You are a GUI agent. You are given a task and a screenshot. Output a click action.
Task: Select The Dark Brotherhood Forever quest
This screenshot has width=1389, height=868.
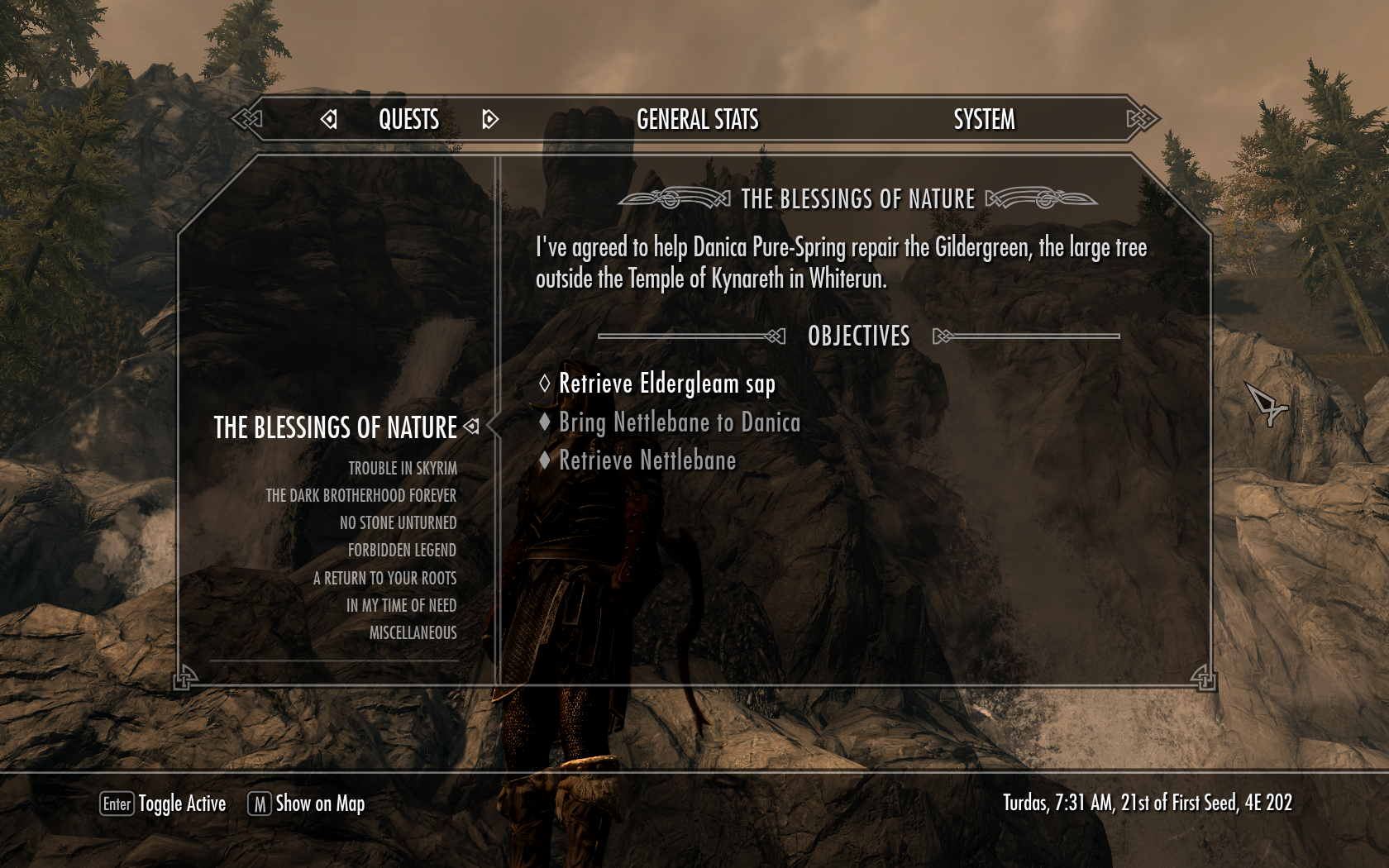[x=361, y=495]
